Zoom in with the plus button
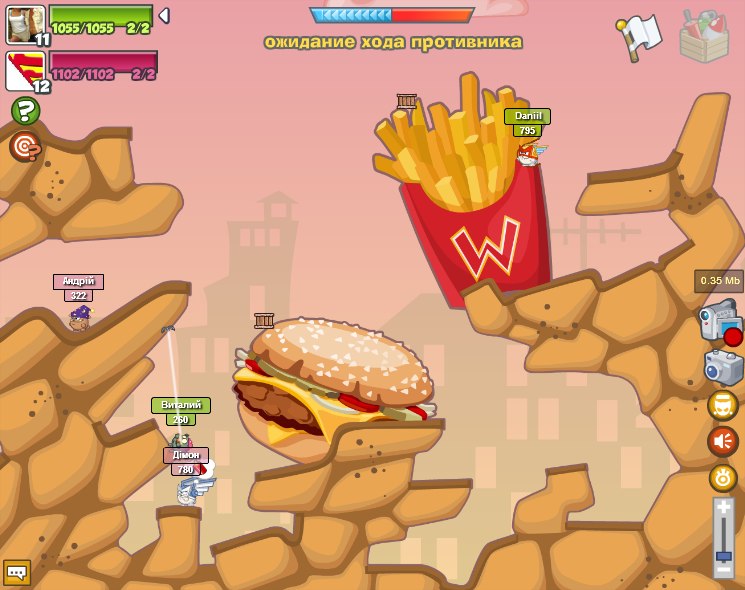This screenshot has width=745, height=590. [723, 508]
